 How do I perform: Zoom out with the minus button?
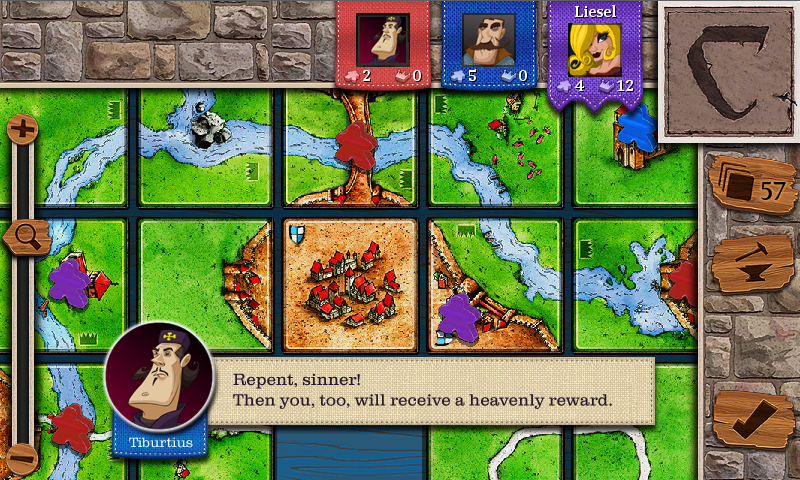pos(22,458)
